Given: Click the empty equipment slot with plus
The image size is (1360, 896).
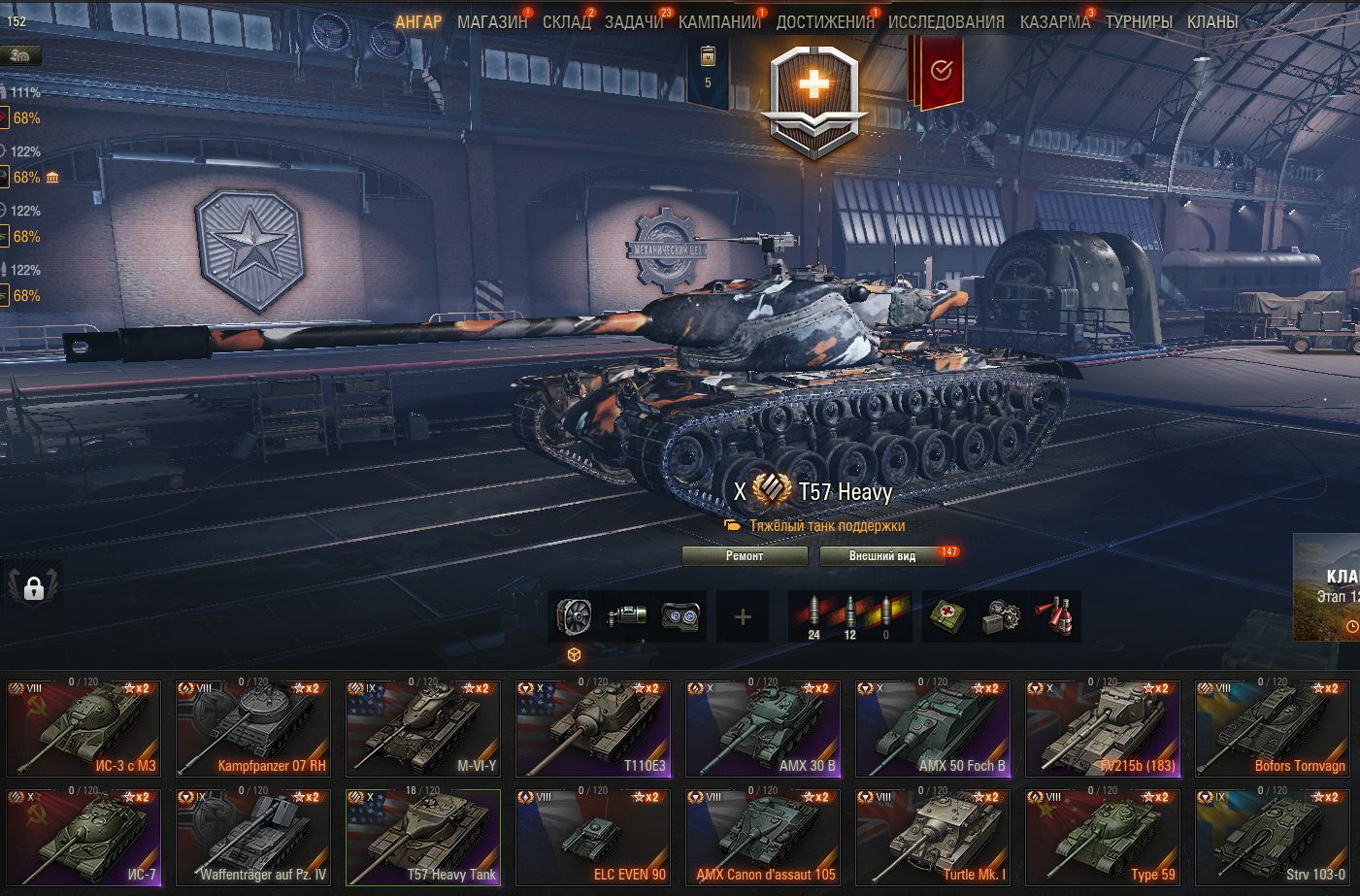Looking at the screenshot, I should [x=743, y=616].
